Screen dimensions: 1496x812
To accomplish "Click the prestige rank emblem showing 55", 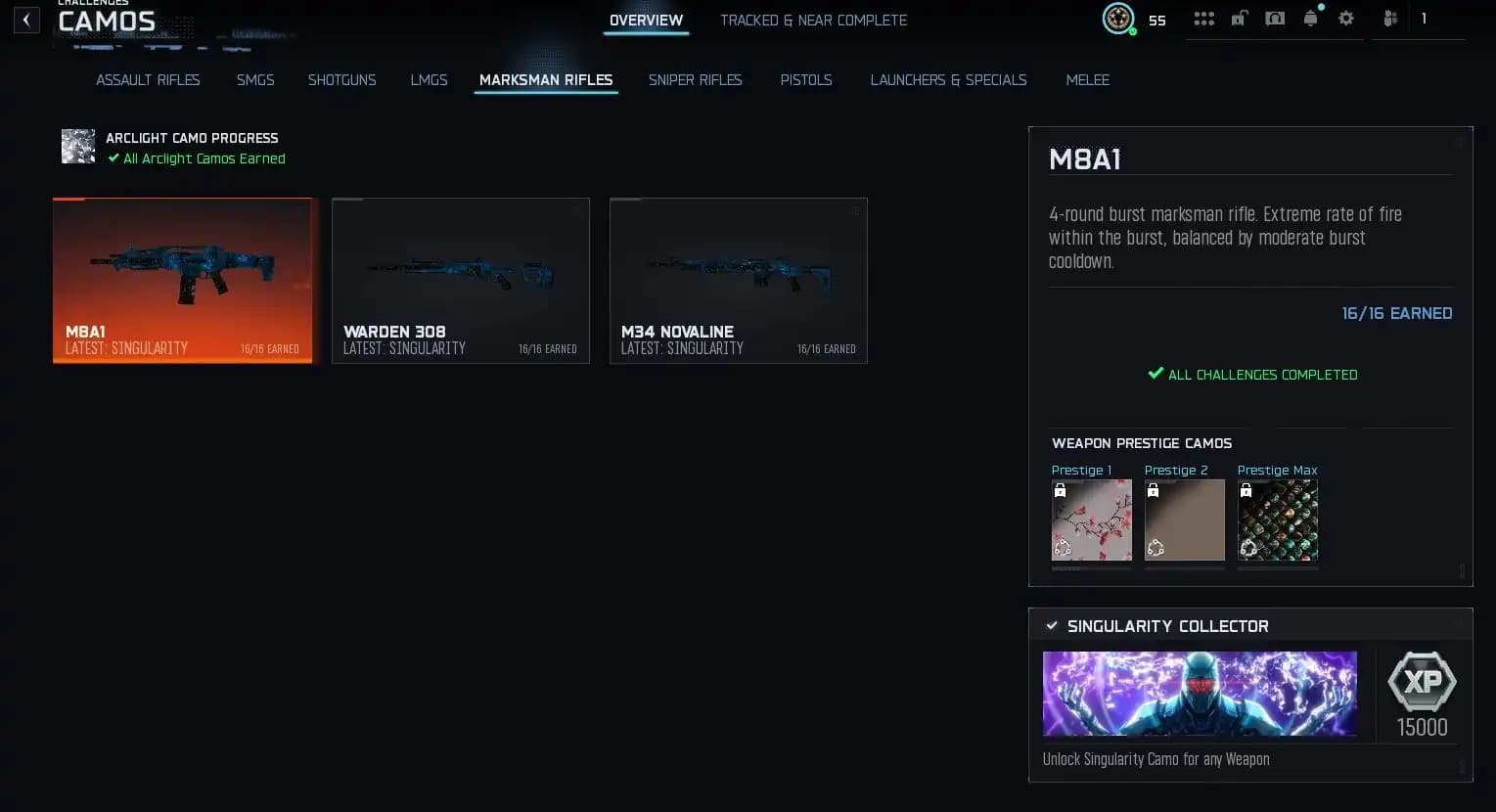I will click(1118, 18).
